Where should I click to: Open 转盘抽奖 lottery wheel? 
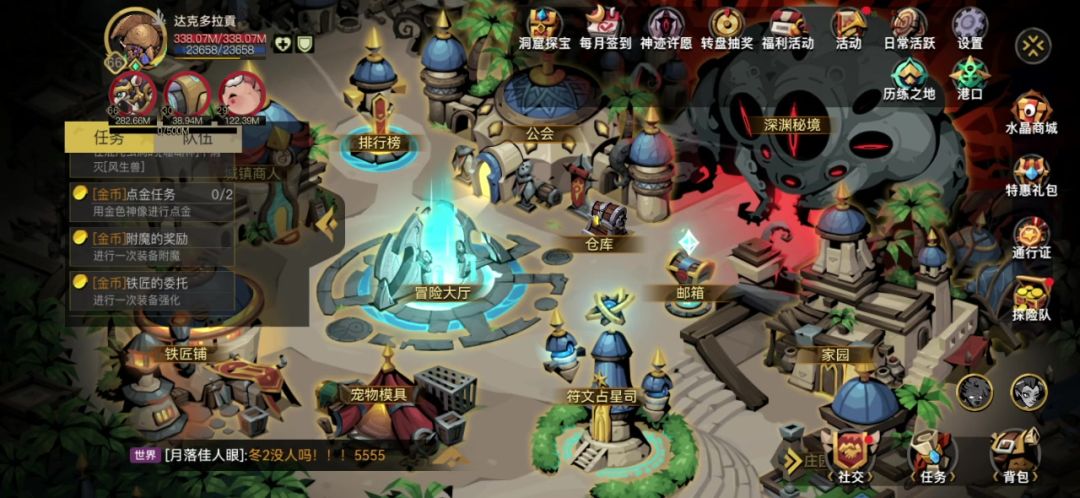(x=727, y=25)
